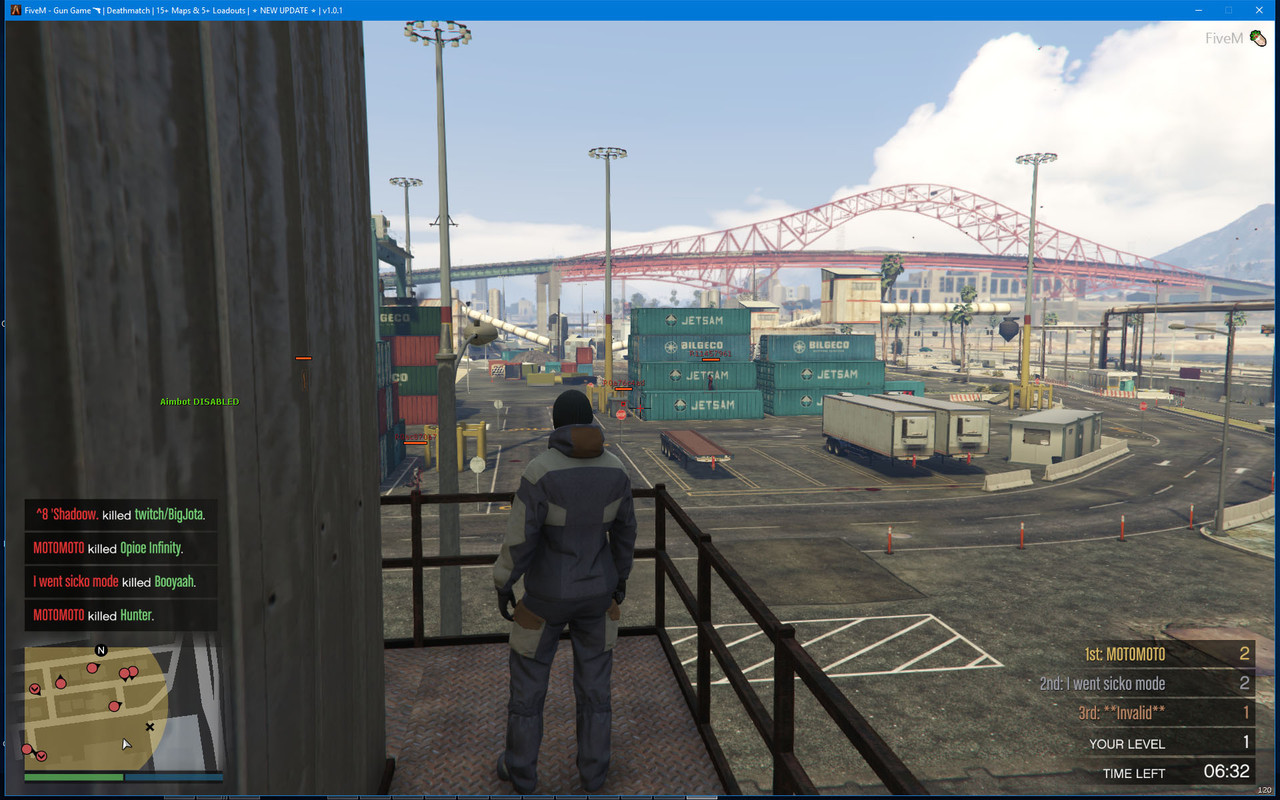Select the 'Shadoow killed twitch/BigJota' kill feed entry
The width and height of the screenshot is (1280, 800).
point(120,515)
